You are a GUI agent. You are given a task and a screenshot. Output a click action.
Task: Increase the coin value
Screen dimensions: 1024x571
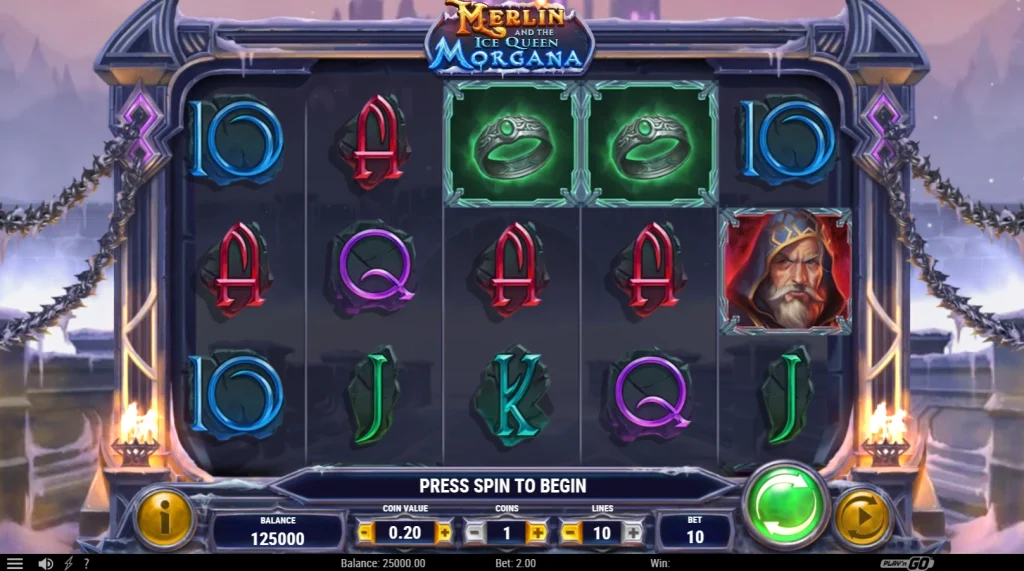click(443, 533)
